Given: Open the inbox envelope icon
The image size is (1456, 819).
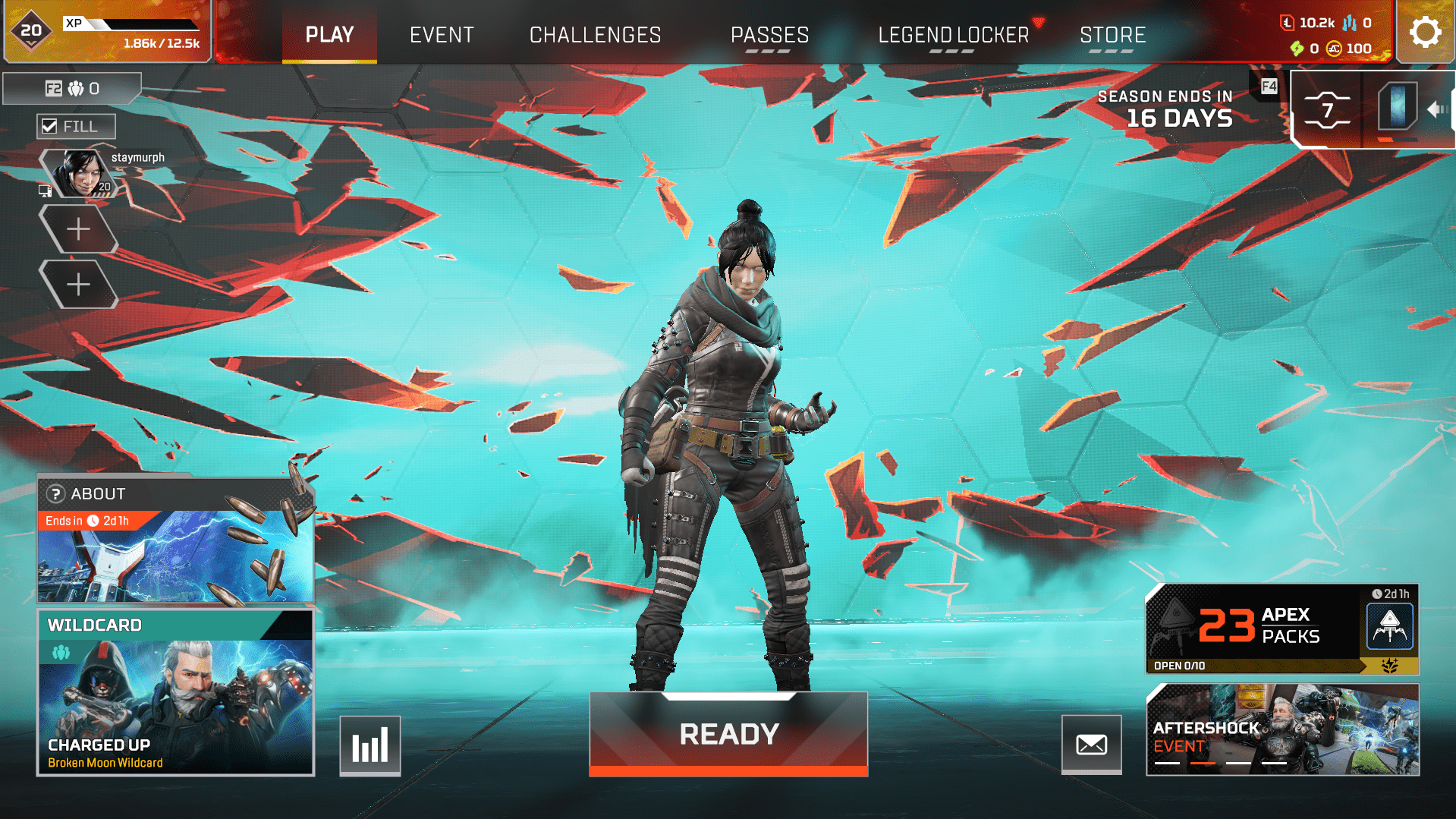Looking at the screenshot, I should [x=1091, y=745].
